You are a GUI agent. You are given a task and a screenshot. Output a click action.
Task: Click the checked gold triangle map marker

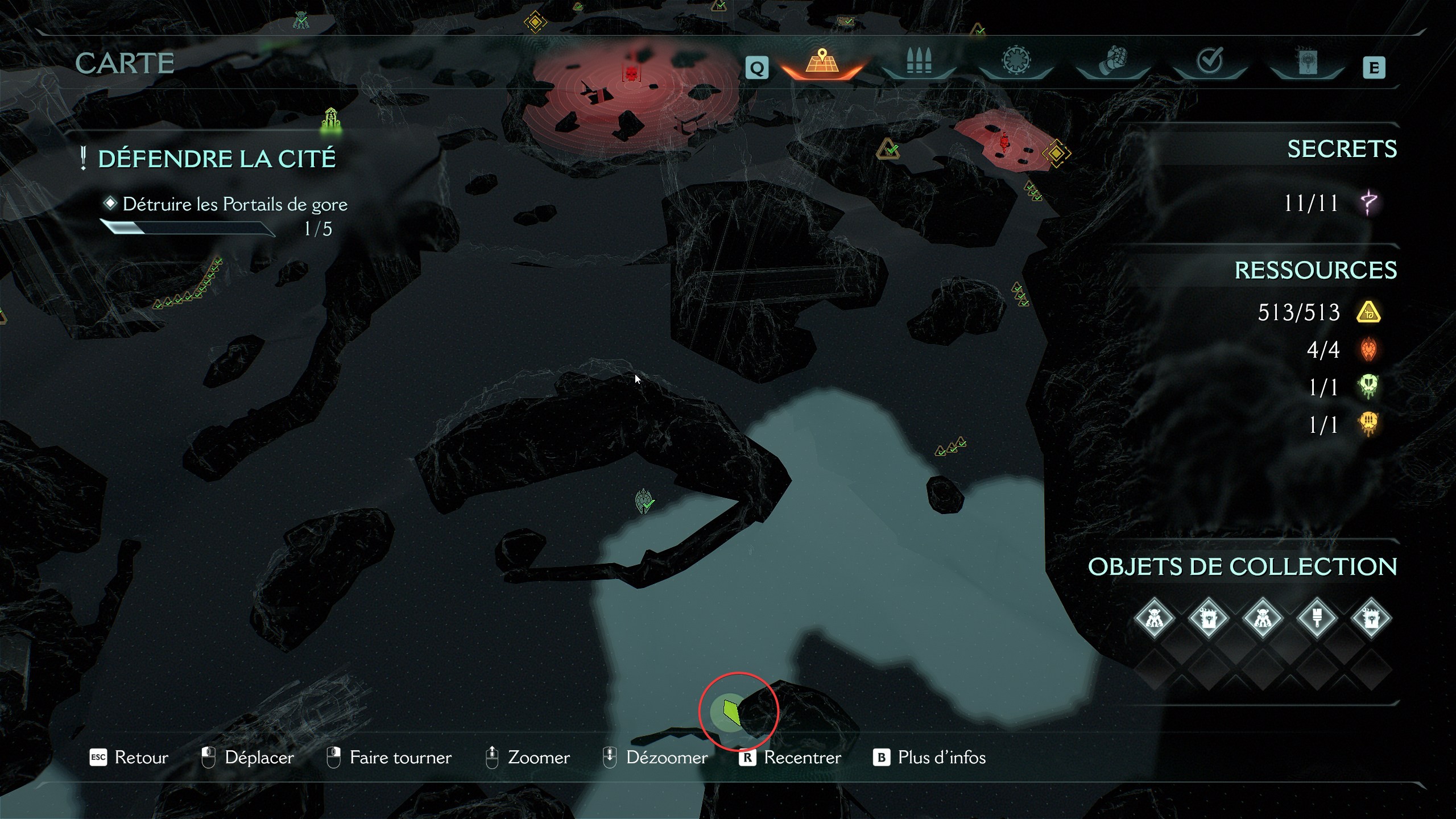click(888, 149)
